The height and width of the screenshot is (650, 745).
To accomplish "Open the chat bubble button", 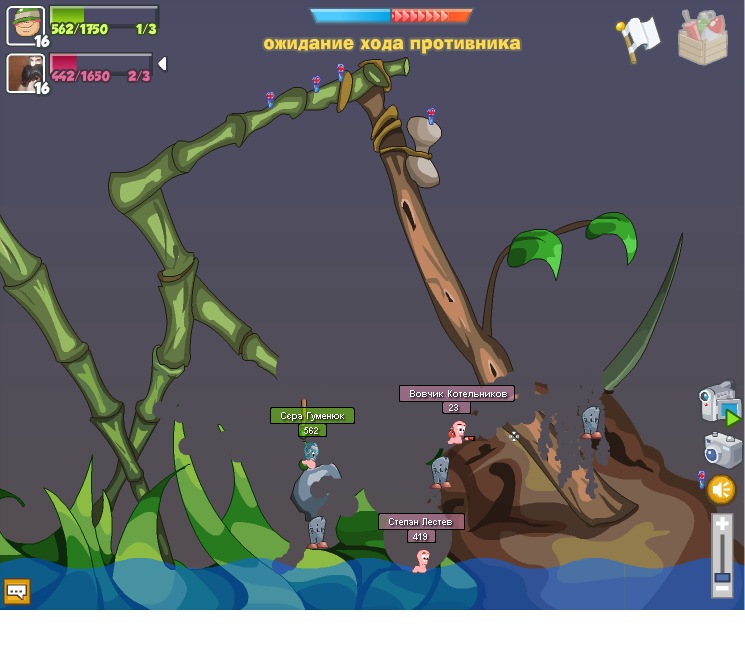I will coord(17,591).
